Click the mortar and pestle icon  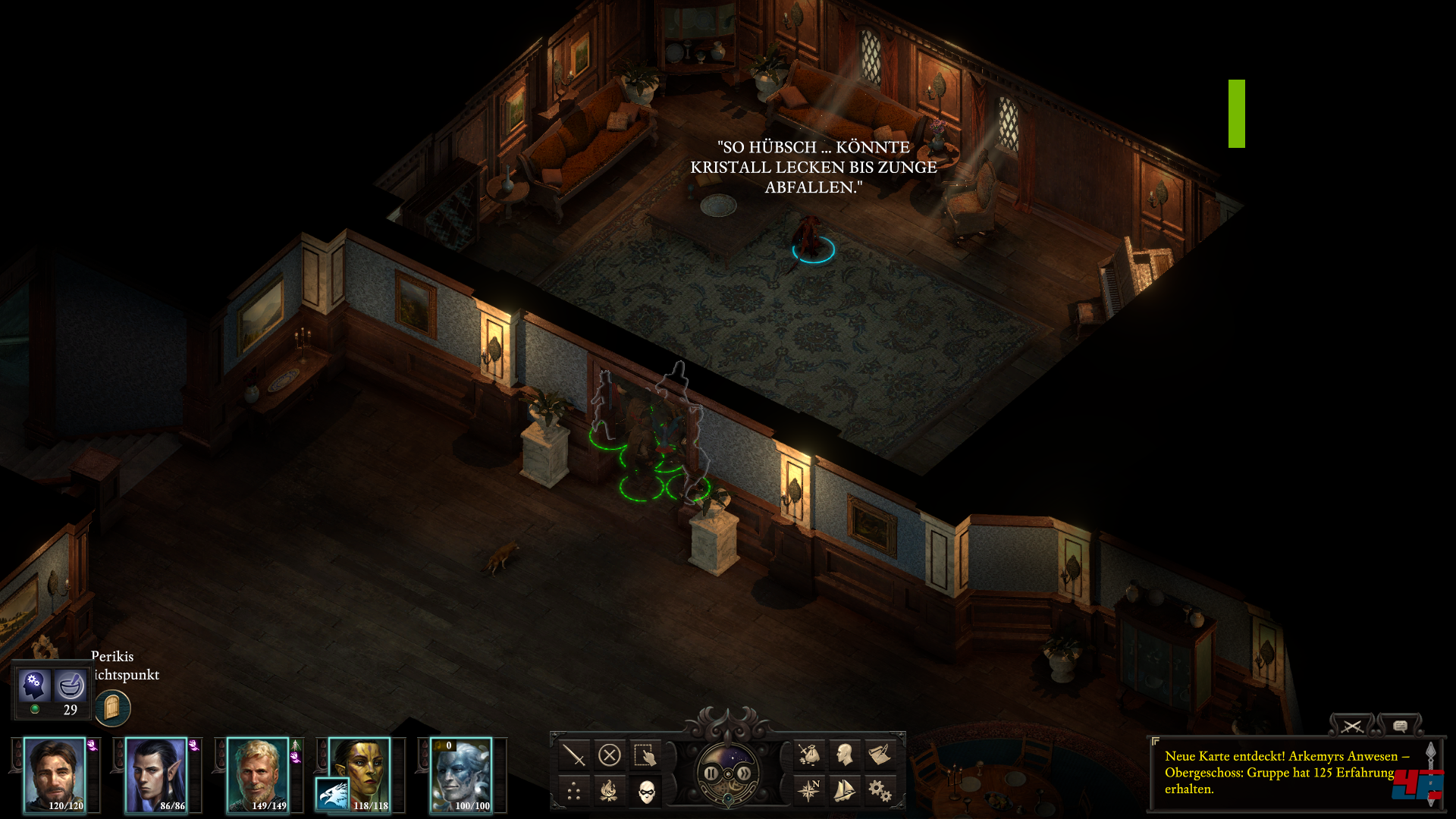71,686
